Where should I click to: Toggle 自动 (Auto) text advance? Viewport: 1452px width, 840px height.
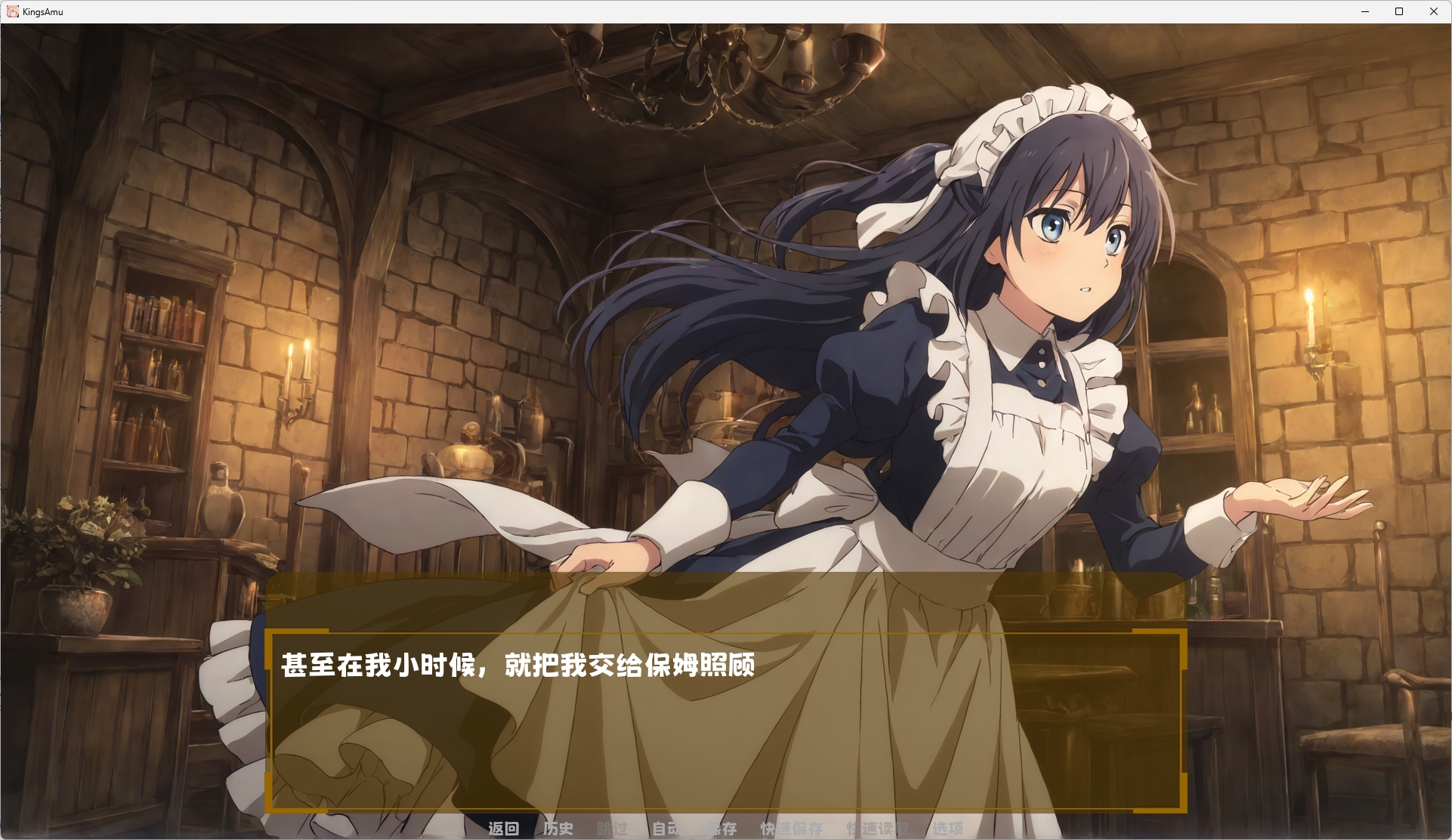point(666,828)
